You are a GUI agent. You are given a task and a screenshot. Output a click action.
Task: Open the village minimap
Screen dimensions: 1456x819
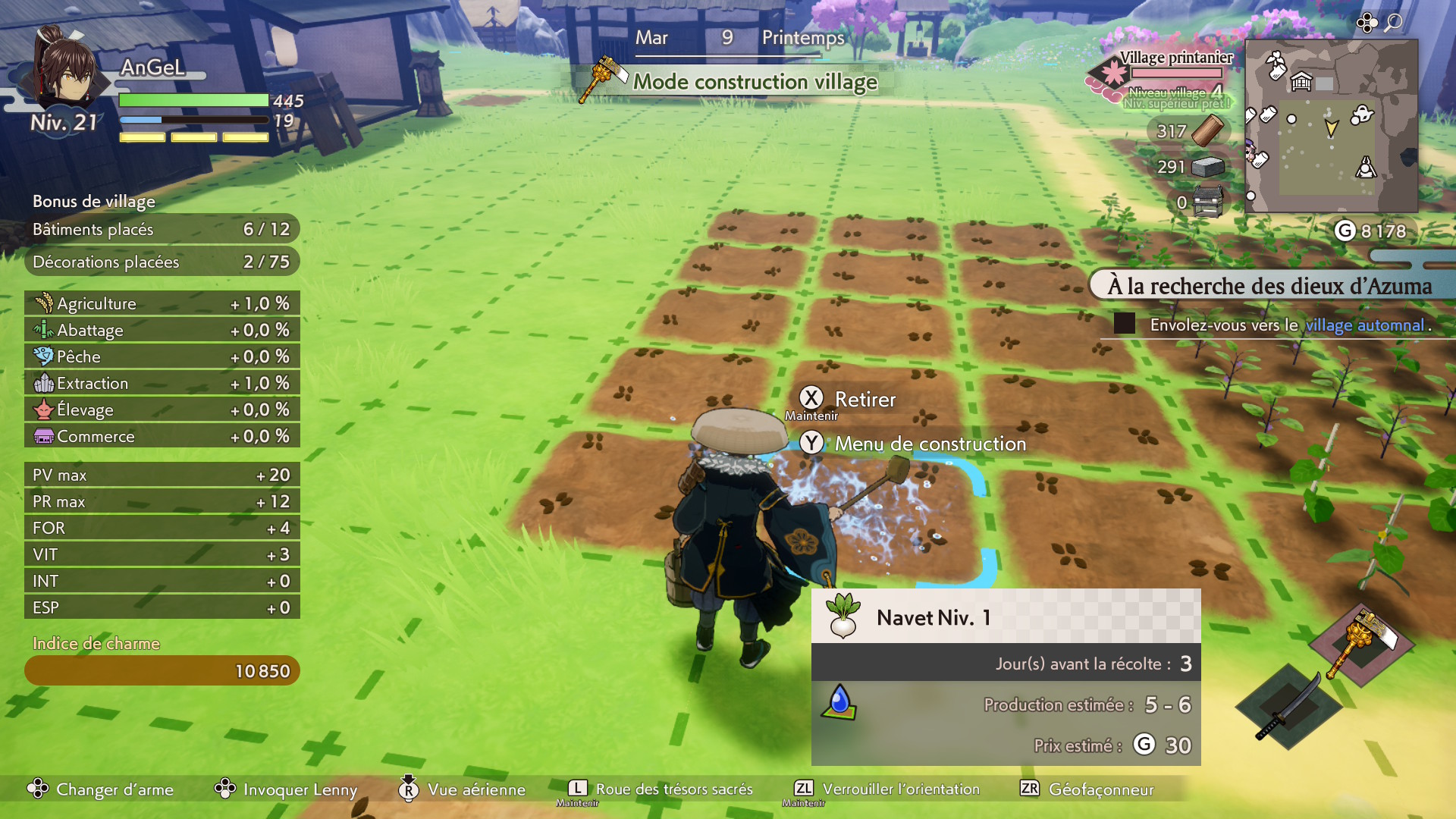click(1332, 126)
